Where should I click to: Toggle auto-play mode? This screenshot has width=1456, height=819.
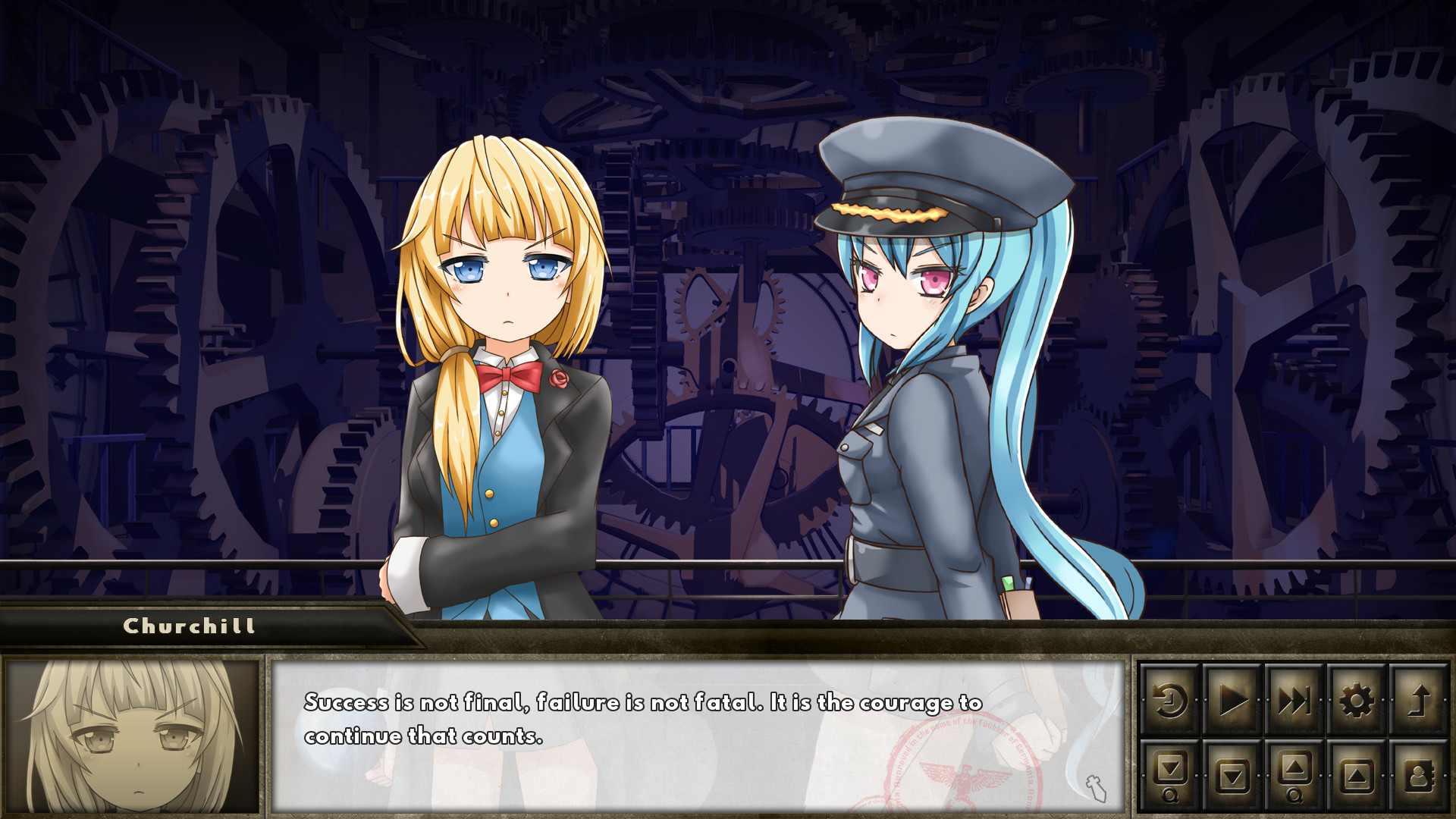tap(1232, 699)
